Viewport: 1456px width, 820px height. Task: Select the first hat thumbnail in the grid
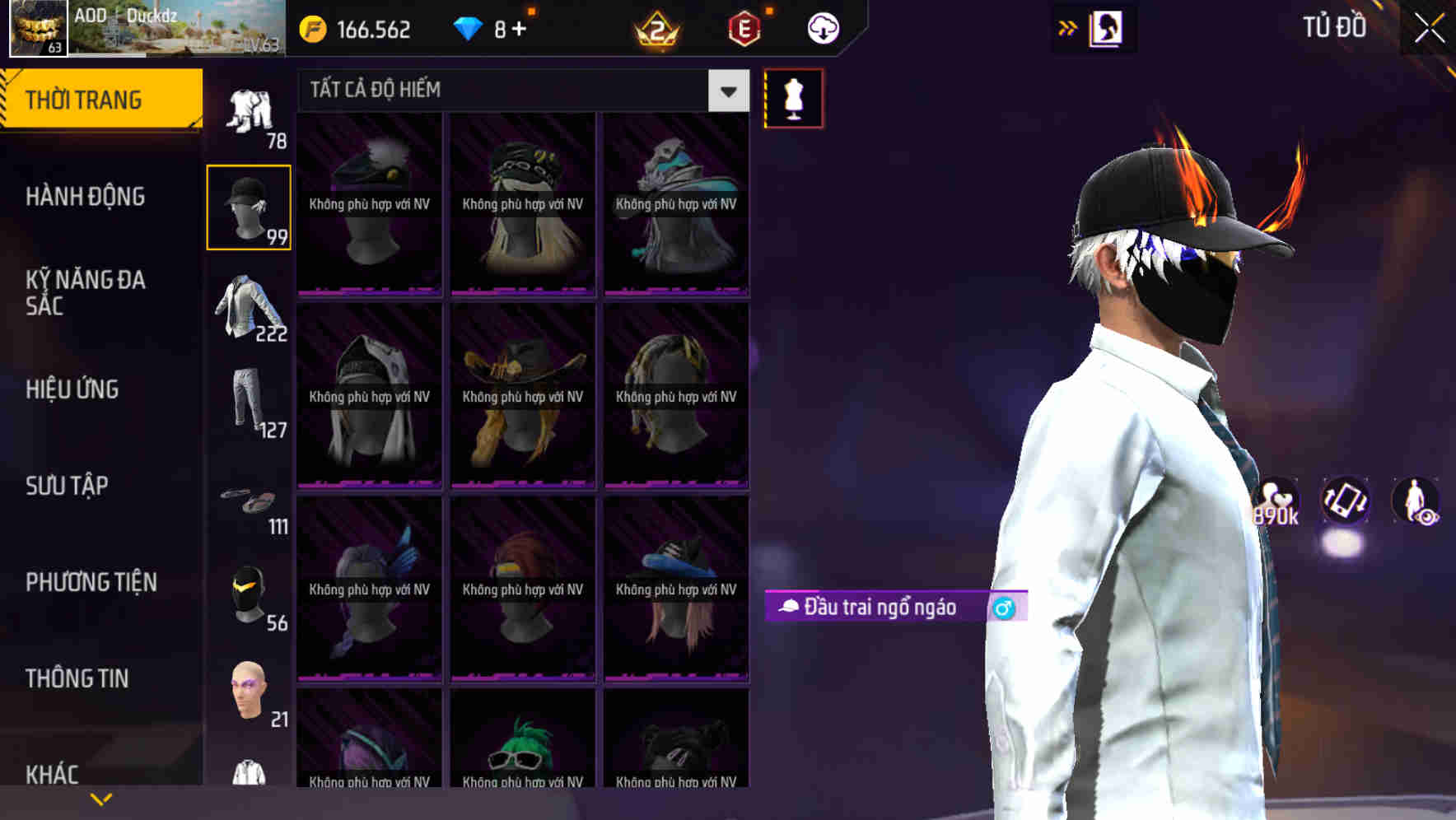369,203
